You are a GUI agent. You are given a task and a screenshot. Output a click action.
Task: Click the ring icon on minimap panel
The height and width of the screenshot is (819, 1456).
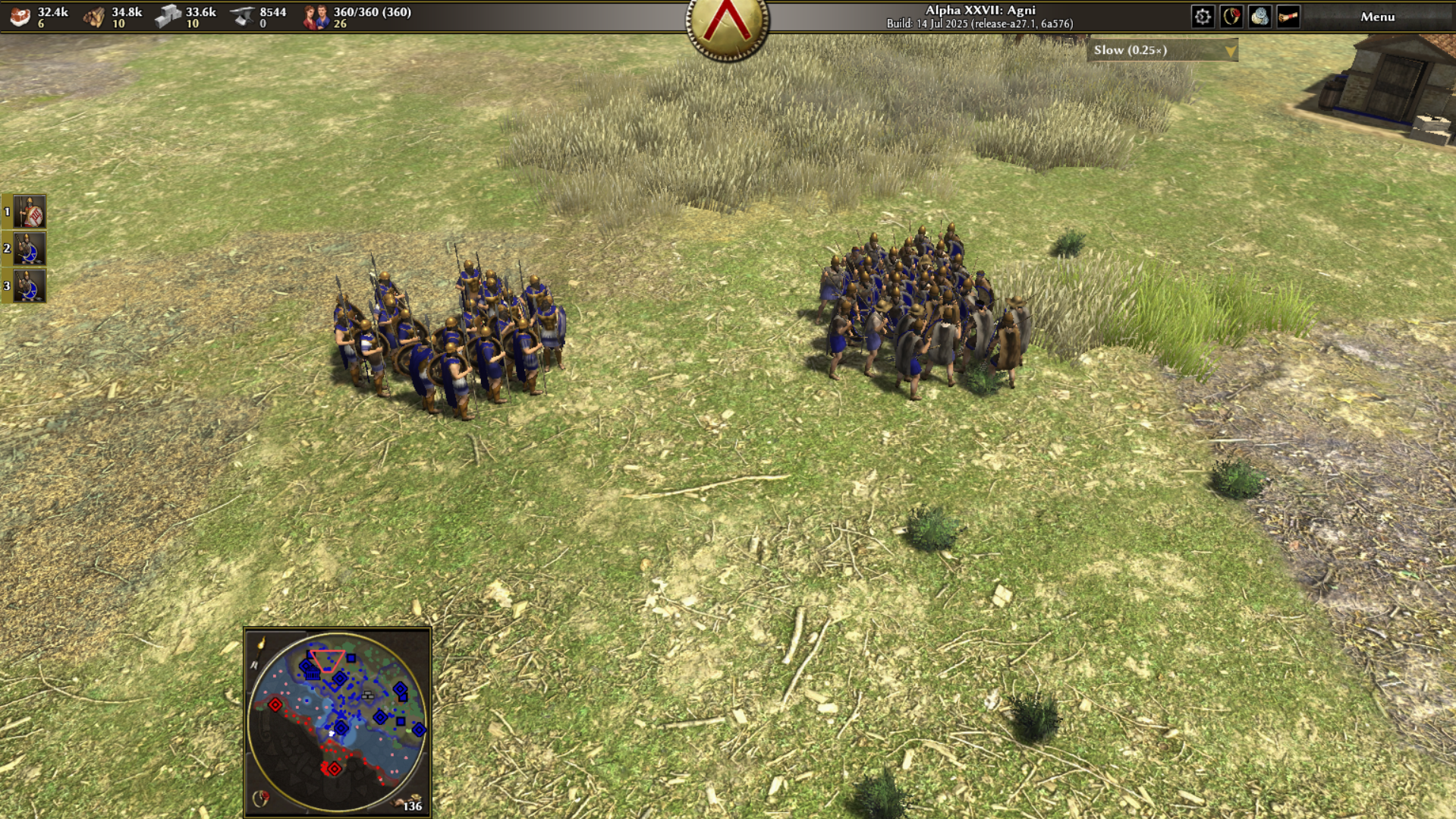click(x=260, y=798)
